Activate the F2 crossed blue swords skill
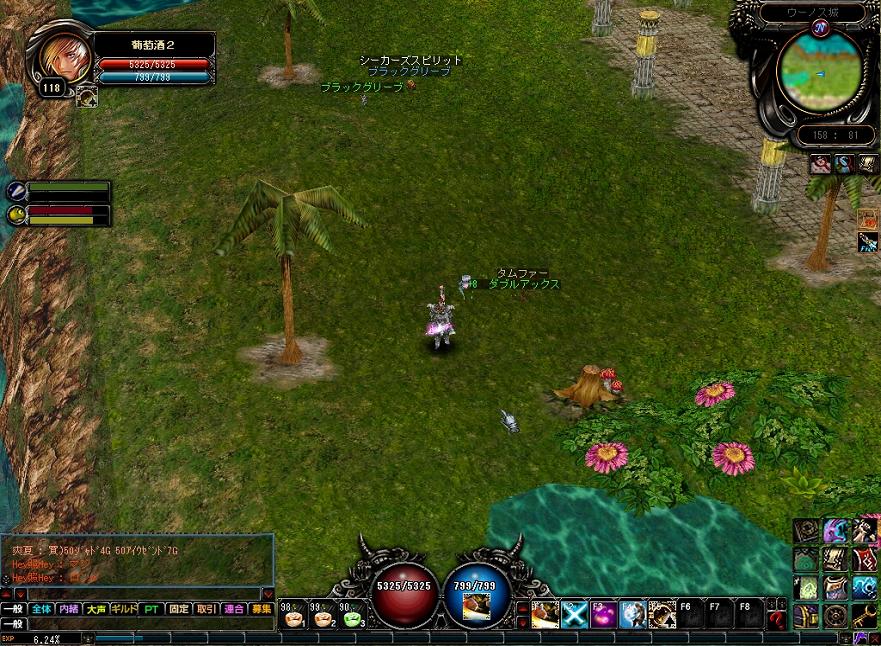881x646 pixels. point(574,614)
